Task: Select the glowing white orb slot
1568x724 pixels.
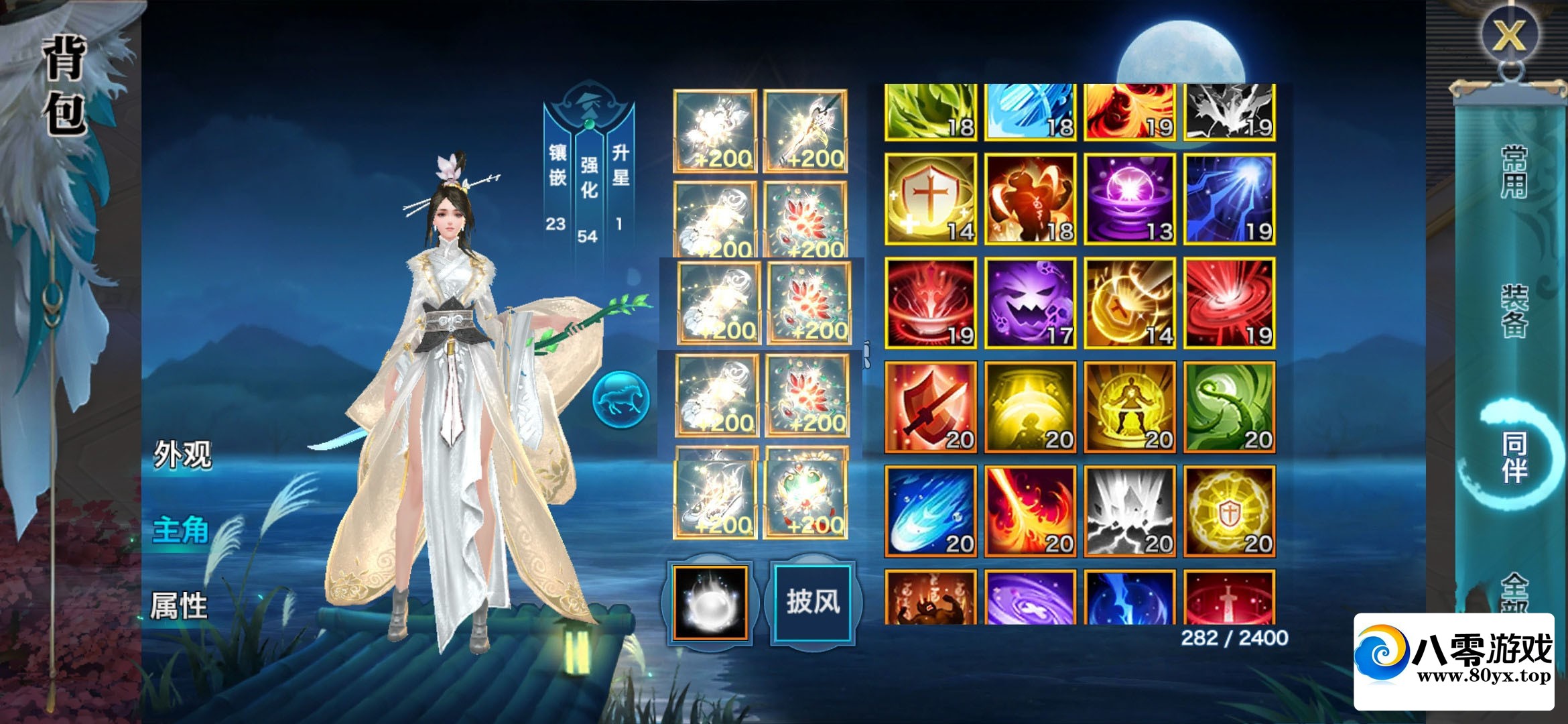Action: [710, 601]
